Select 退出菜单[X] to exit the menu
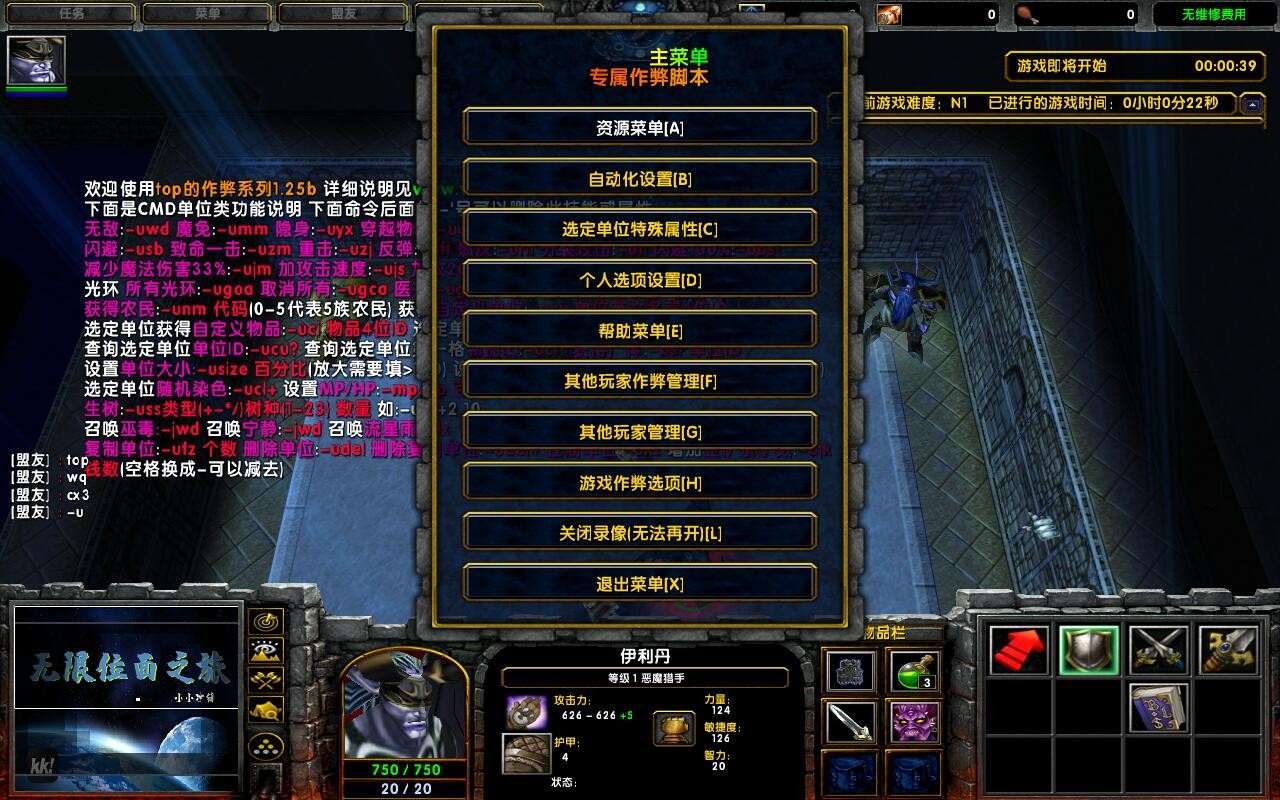This screenshot has width=1280, height=800. click(639, 583)
